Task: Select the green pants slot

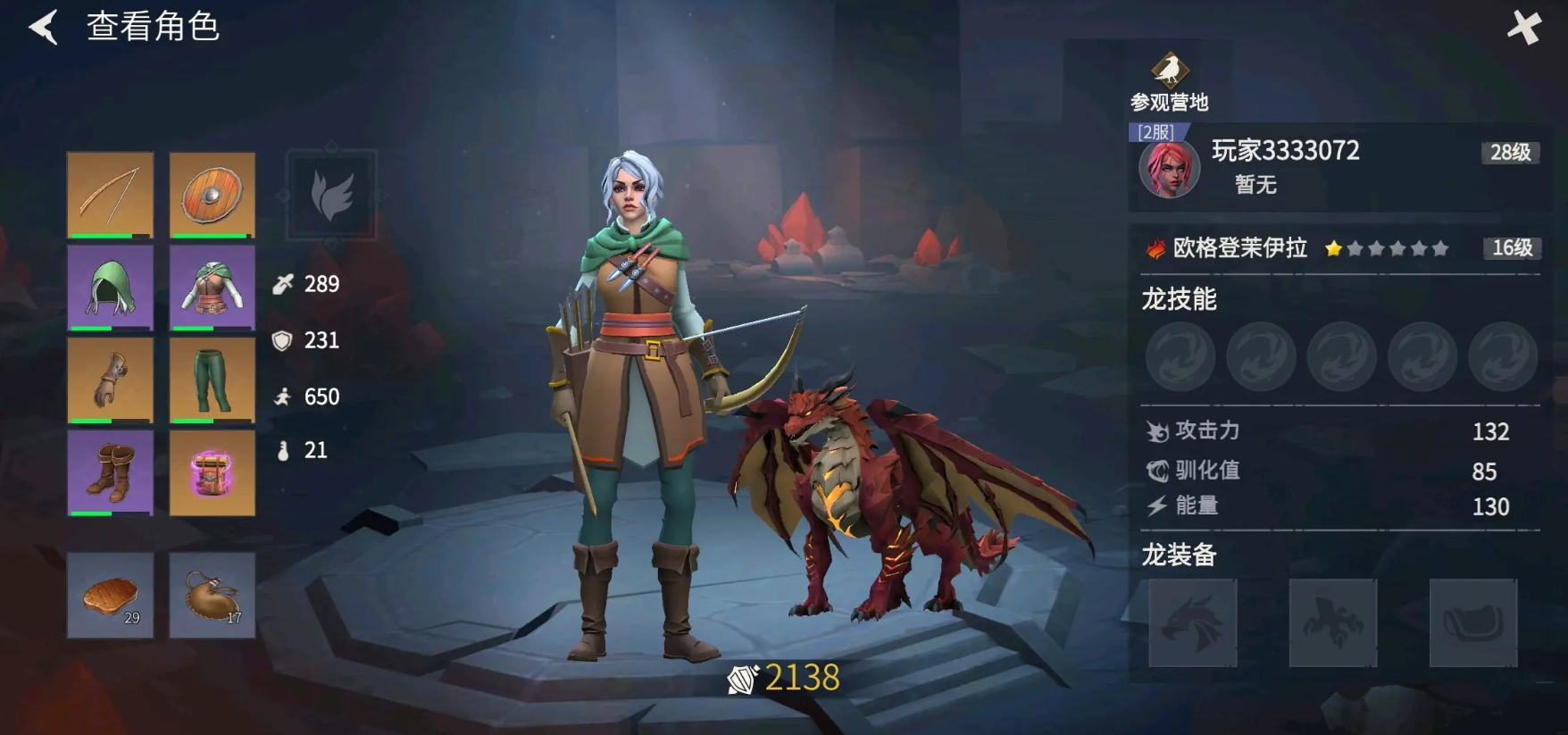Action: (212, 380)
